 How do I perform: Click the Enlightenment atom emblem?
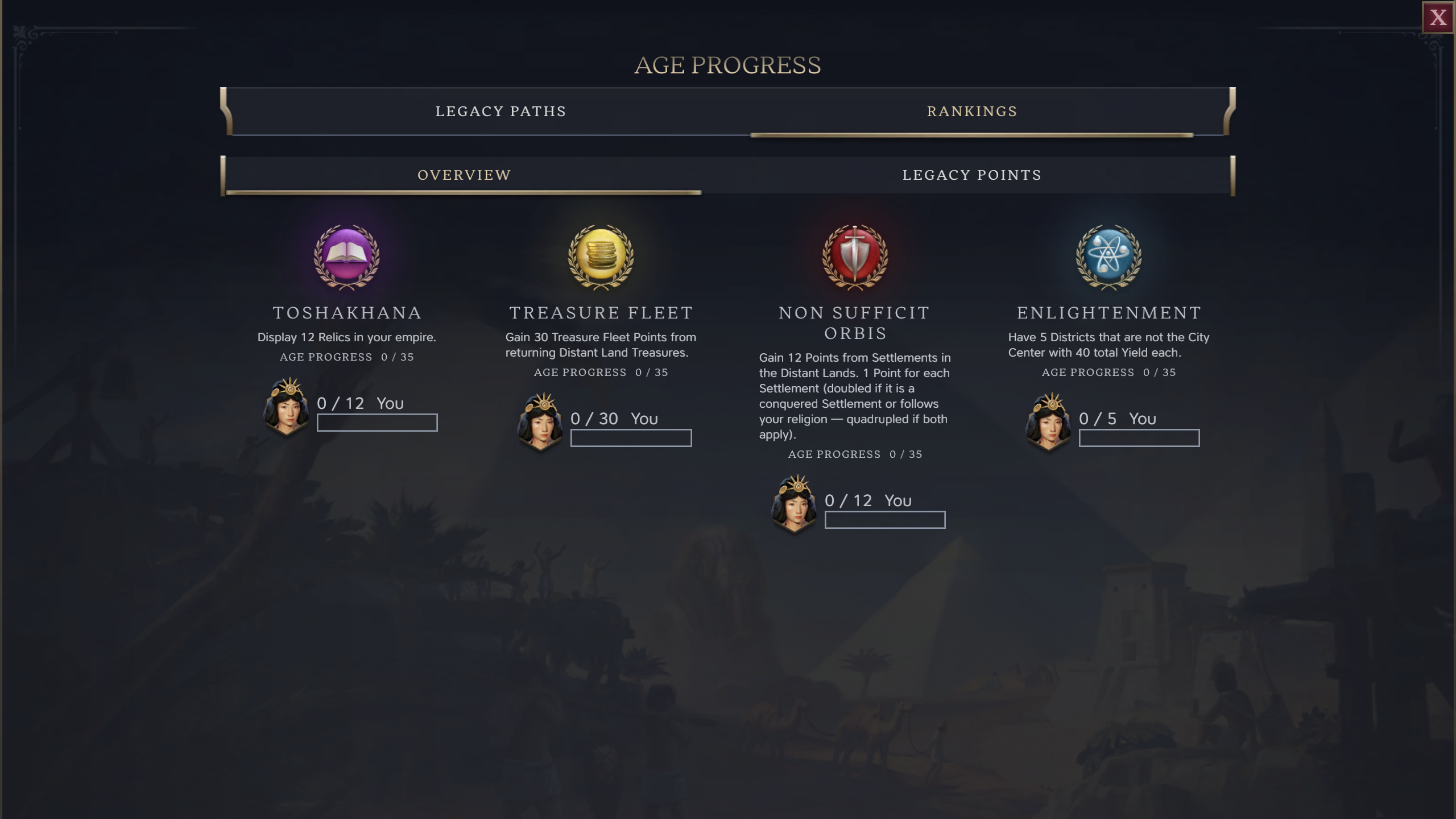(x=1108, y=256)
